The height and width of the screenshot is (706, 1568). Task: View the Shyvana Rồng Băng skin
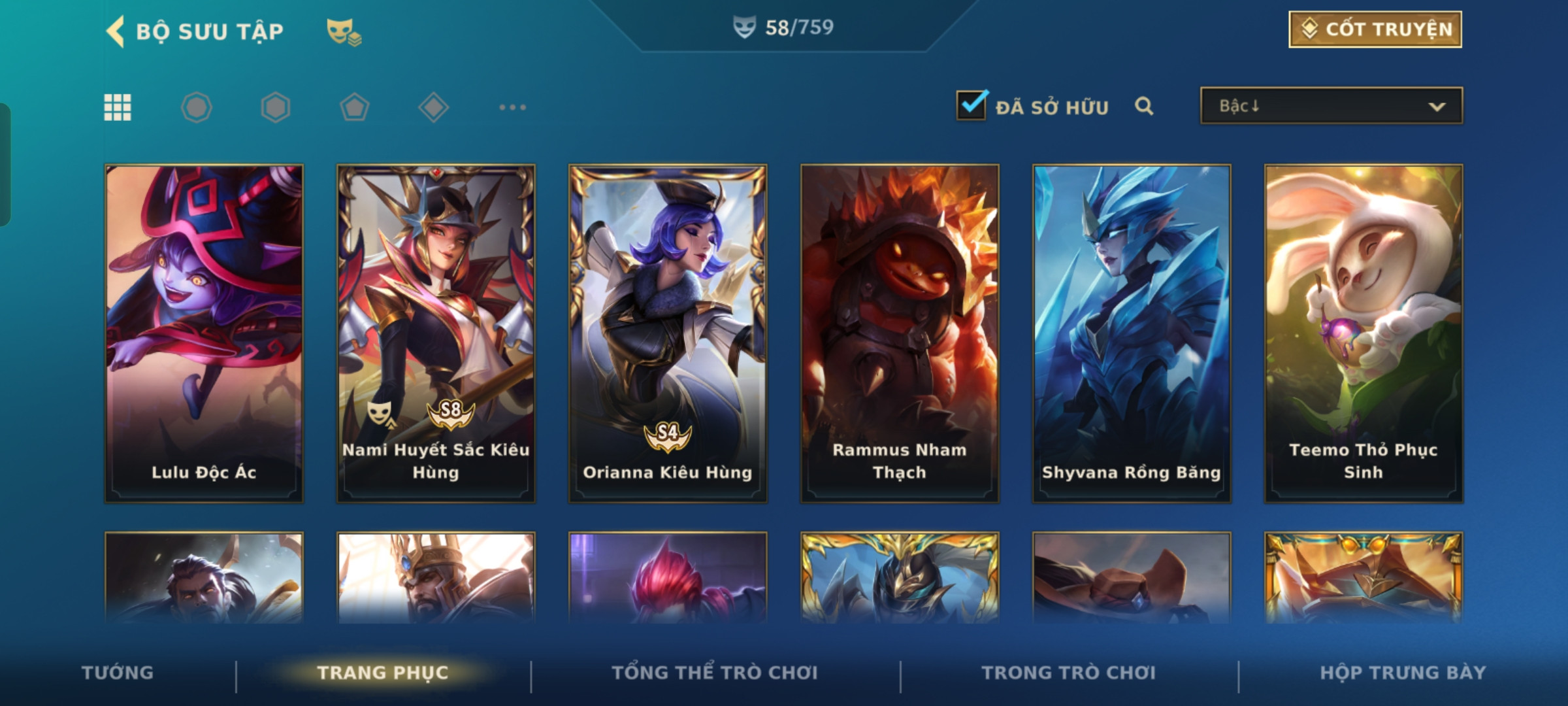1132,333
